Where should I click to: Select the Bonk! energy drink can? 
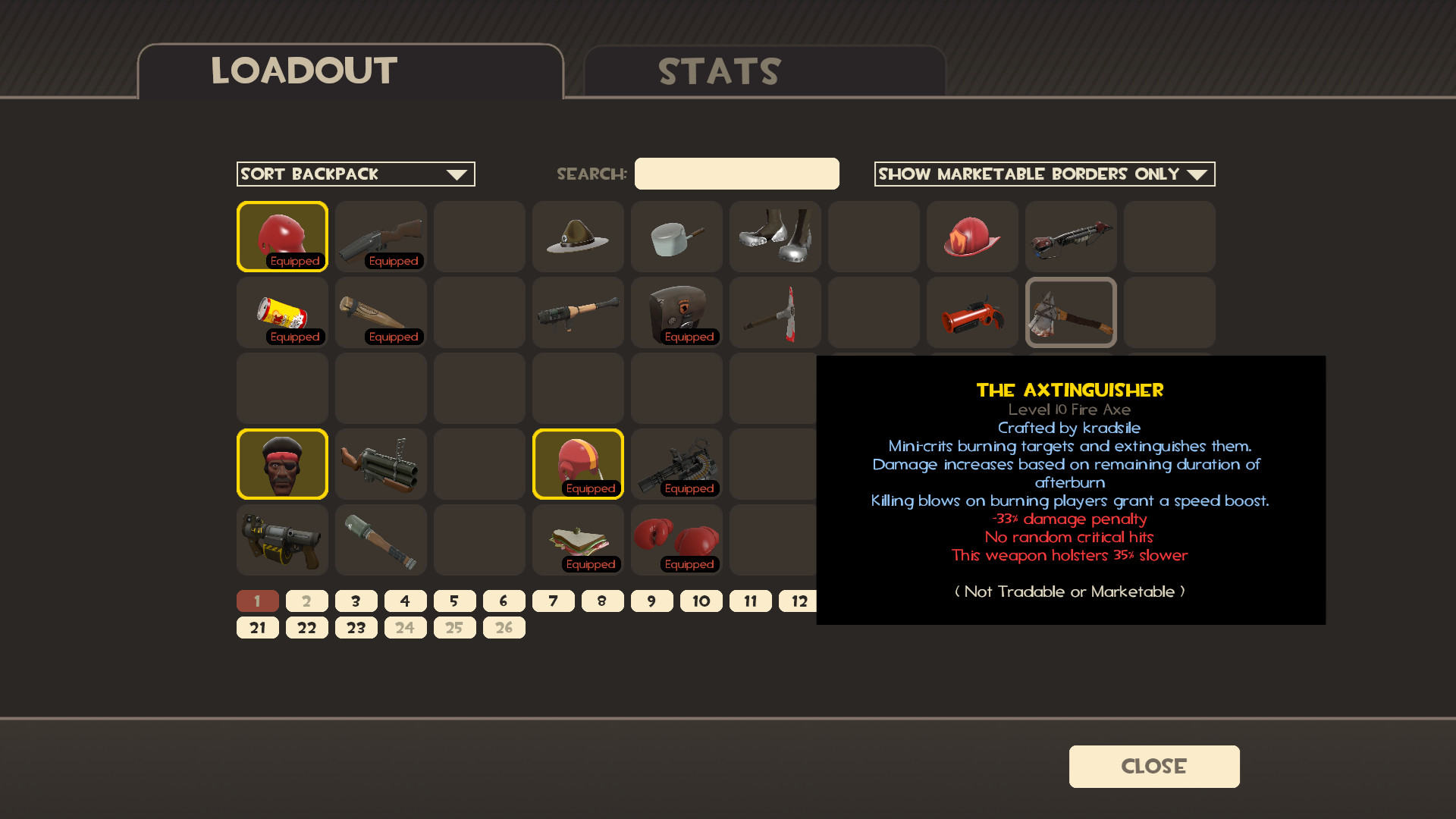click(x=282, y=311)
